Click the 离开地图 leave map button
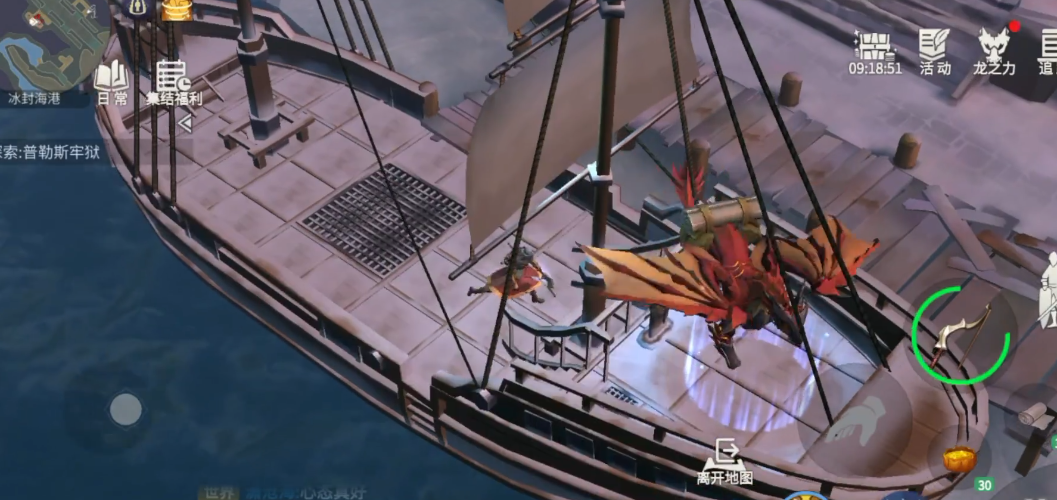Viewport: 1057px width, 500px height. pos(724,463)
